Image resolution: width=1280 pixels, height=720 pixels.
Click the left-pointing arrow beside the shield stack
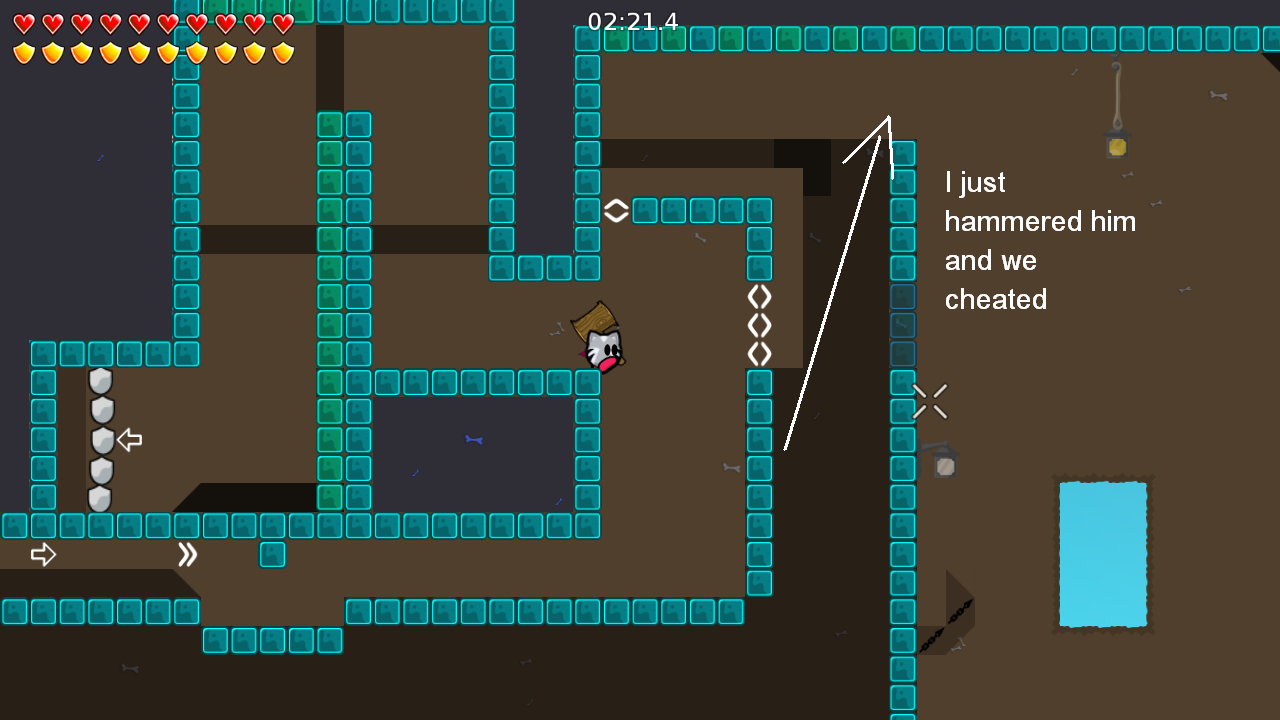(130, 439)
